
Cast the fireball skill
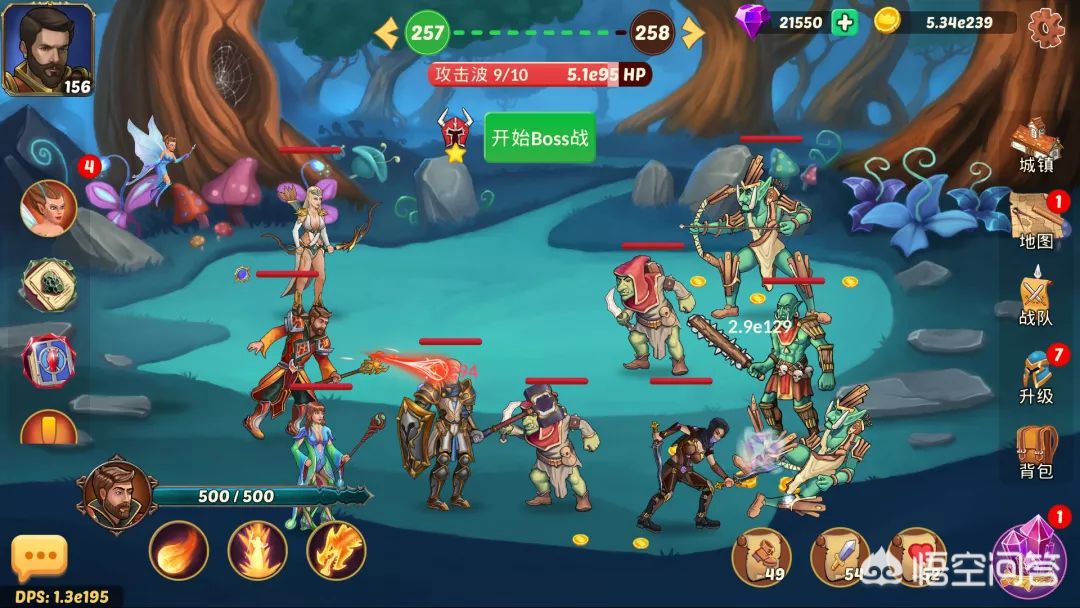point(179,550)
